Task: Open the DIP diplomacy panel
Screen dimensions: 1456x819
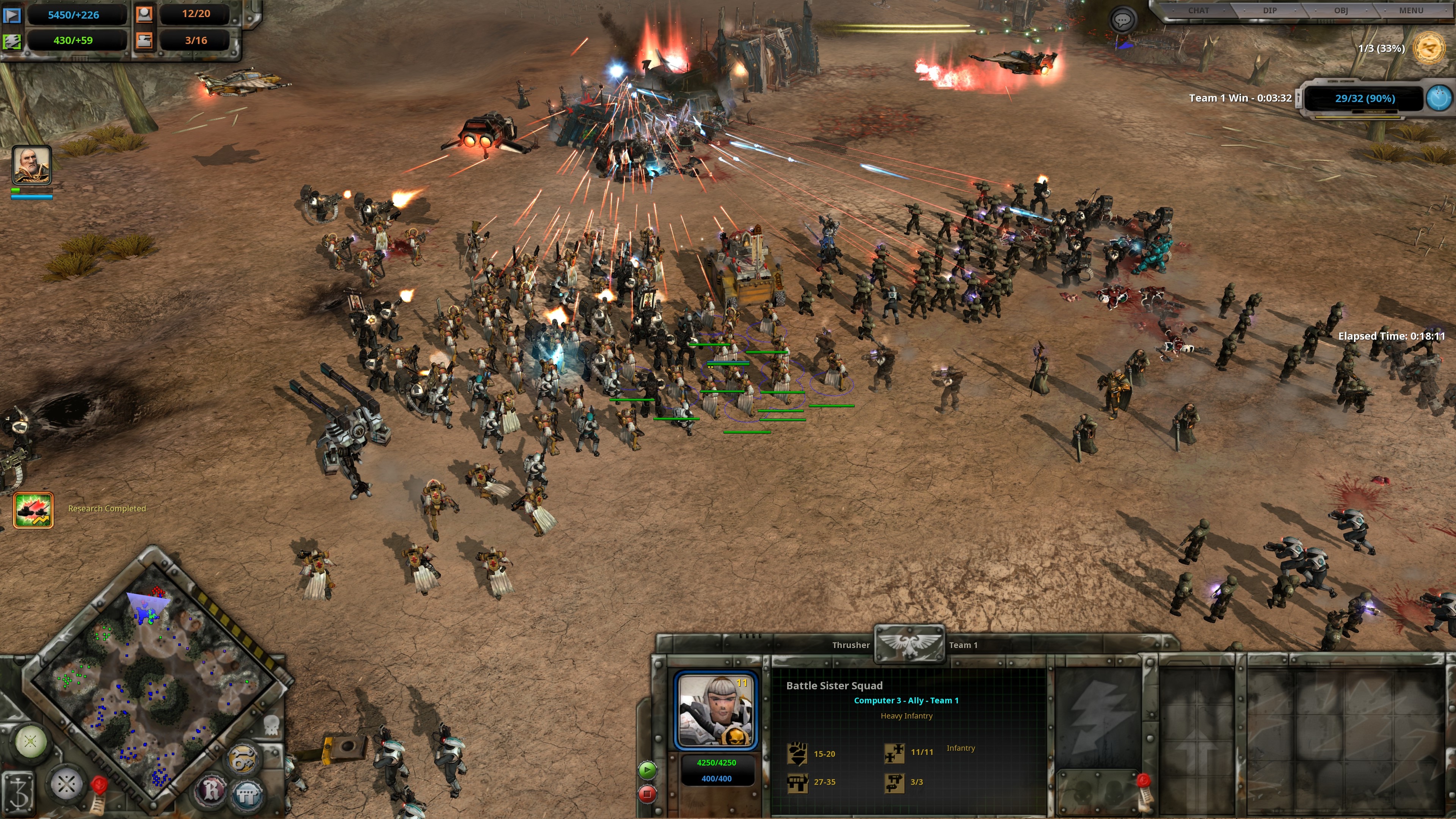Action: coord(1269,11)
